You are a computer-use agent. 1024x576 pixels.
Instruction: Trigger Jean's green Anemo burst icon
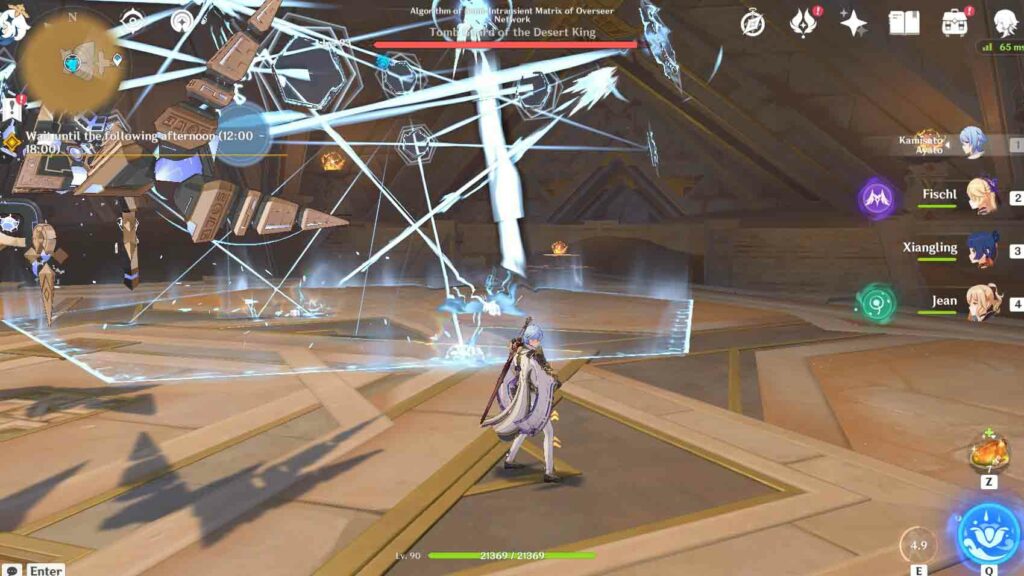(x=877, y=303)
